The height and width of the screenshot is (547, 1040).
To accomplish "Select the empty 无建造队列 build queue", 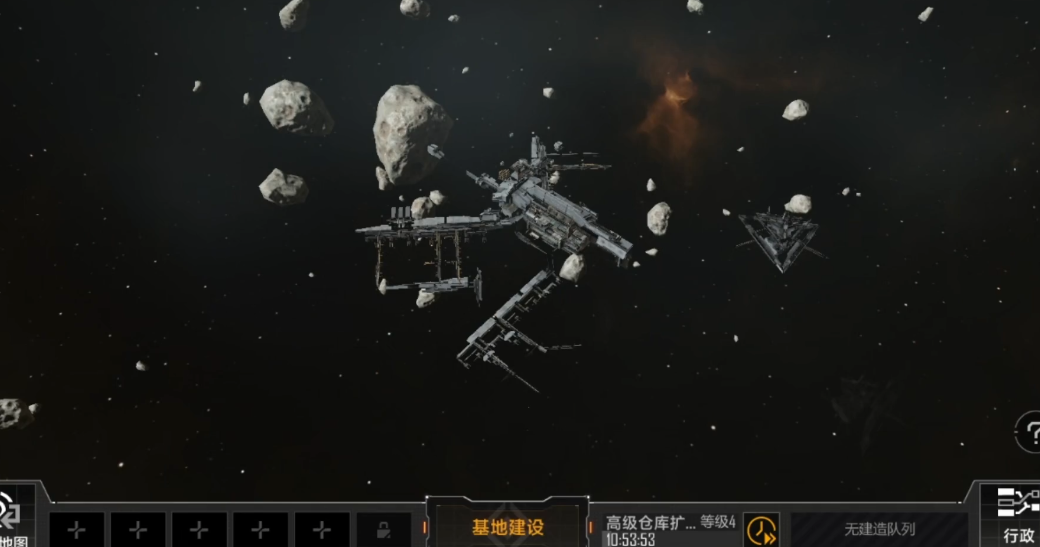I will tap(879, 529).
